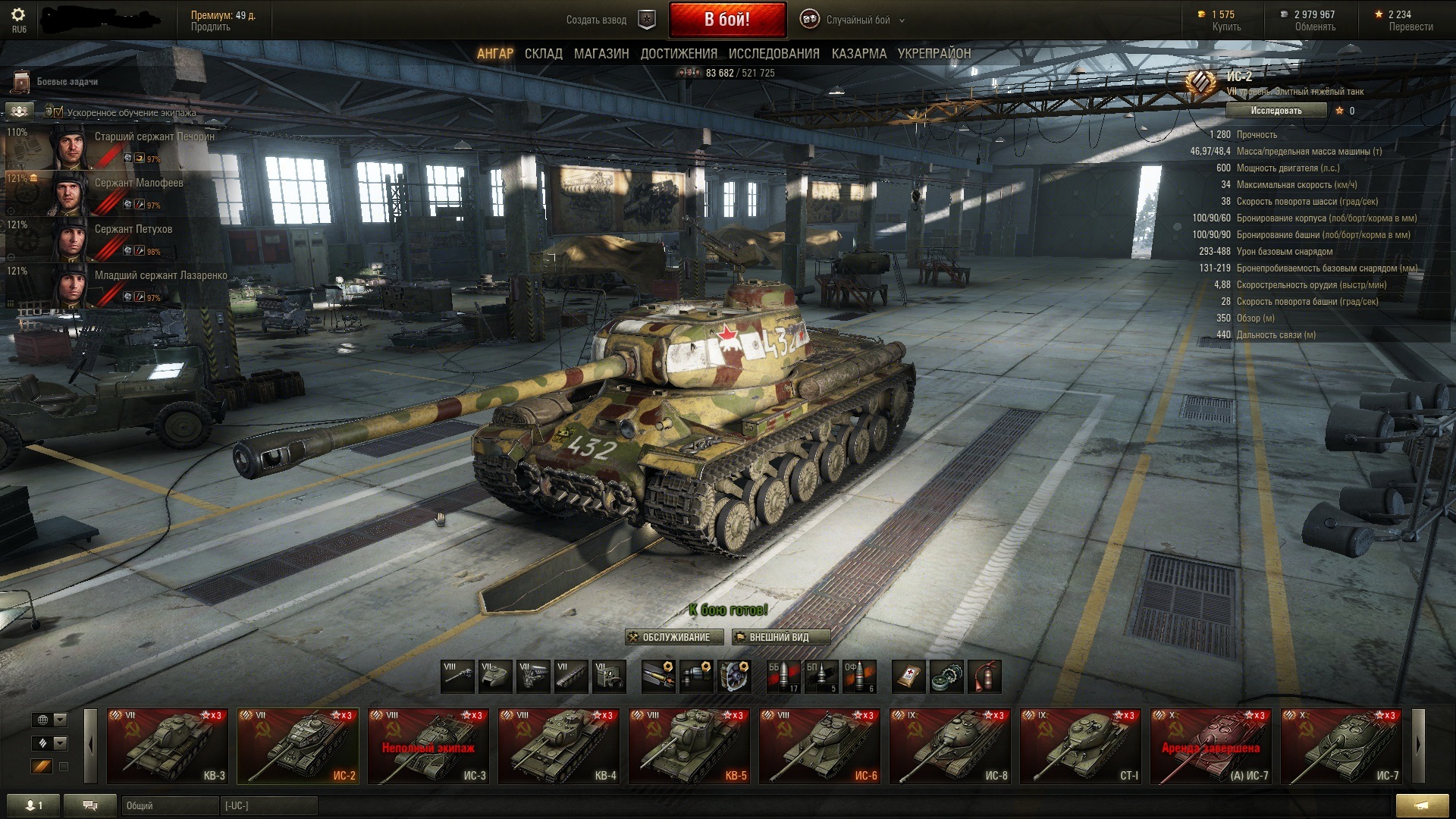Open the Случайный бой battle mode dropdown
The height and width of the screenshot is (819, 1456).
[x=857, y=20]
